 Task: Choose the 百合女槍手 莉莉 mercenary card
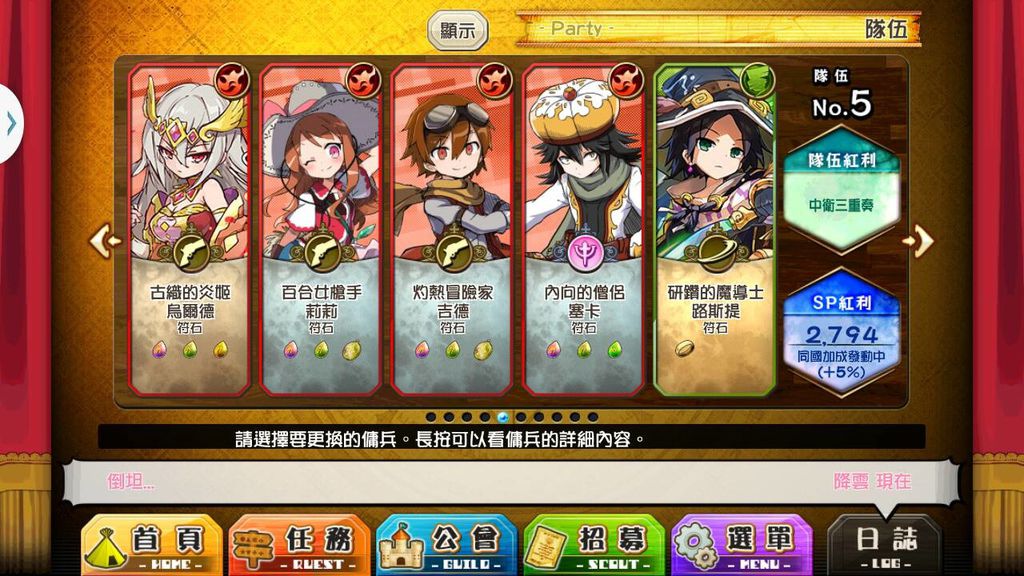[x=321, y=230]
